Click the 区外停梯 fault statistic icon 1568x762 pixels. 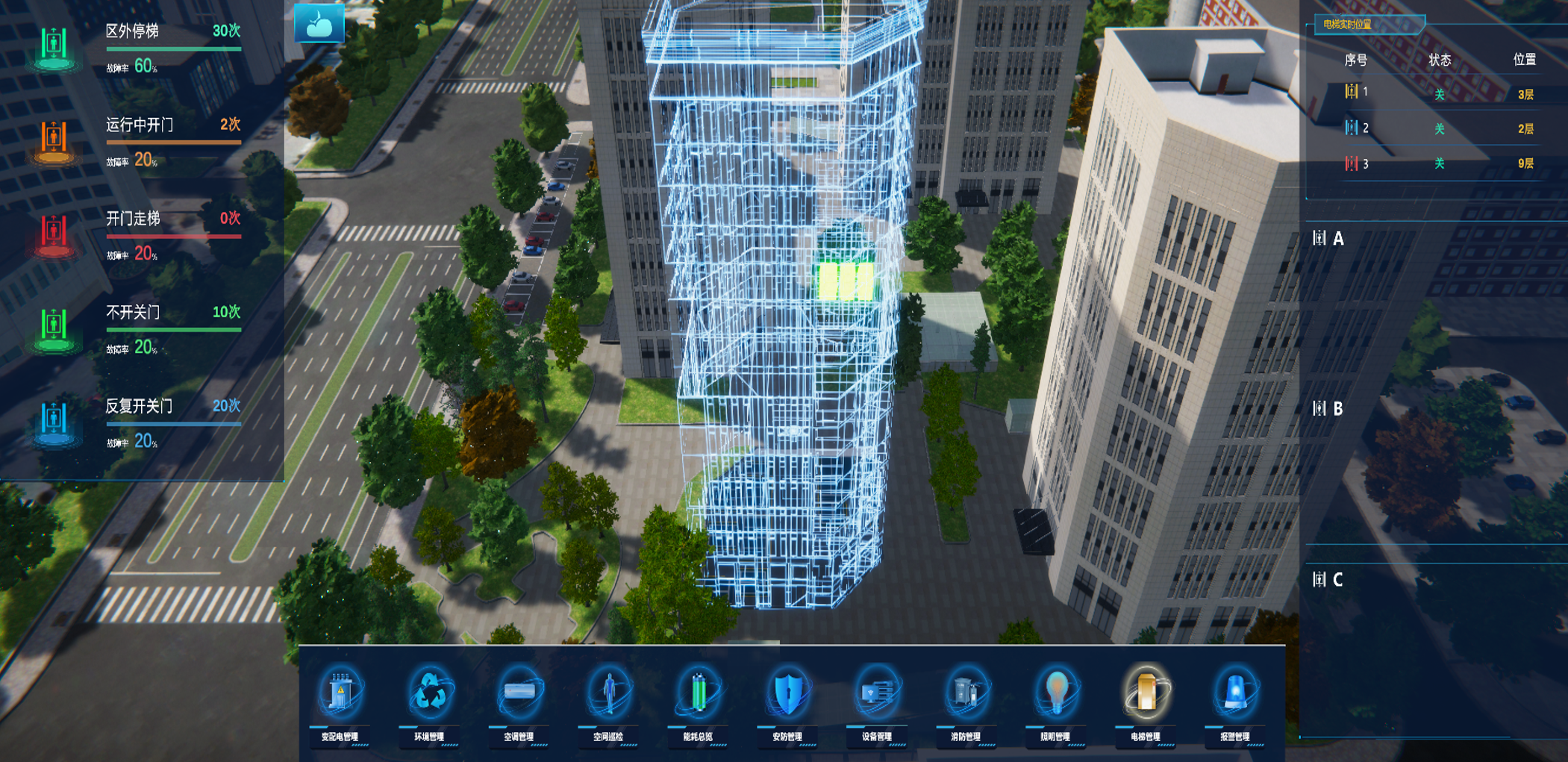[54, 46]
